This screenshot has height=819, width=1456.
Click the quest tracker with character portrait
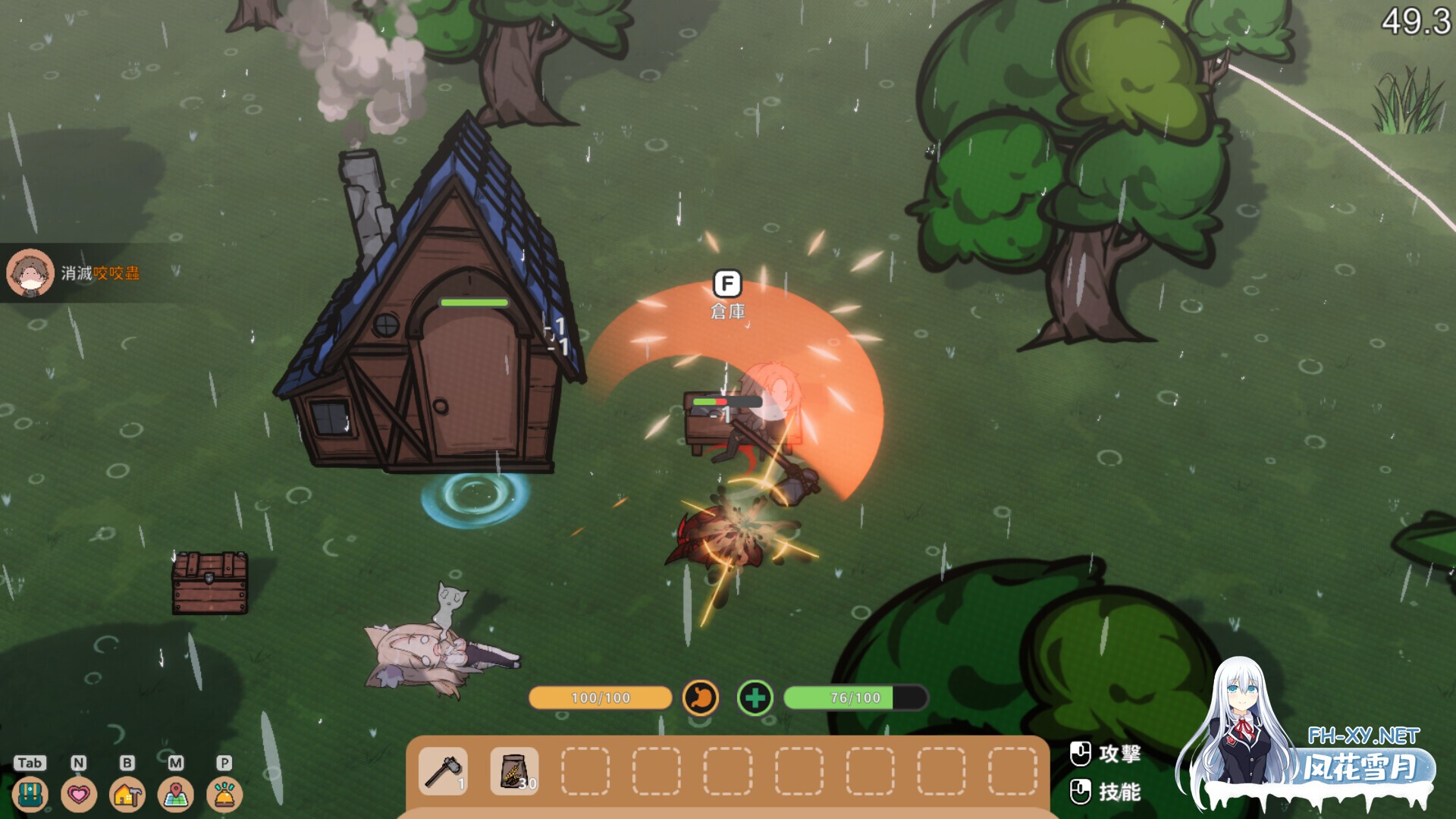click(x=76, y=273)
